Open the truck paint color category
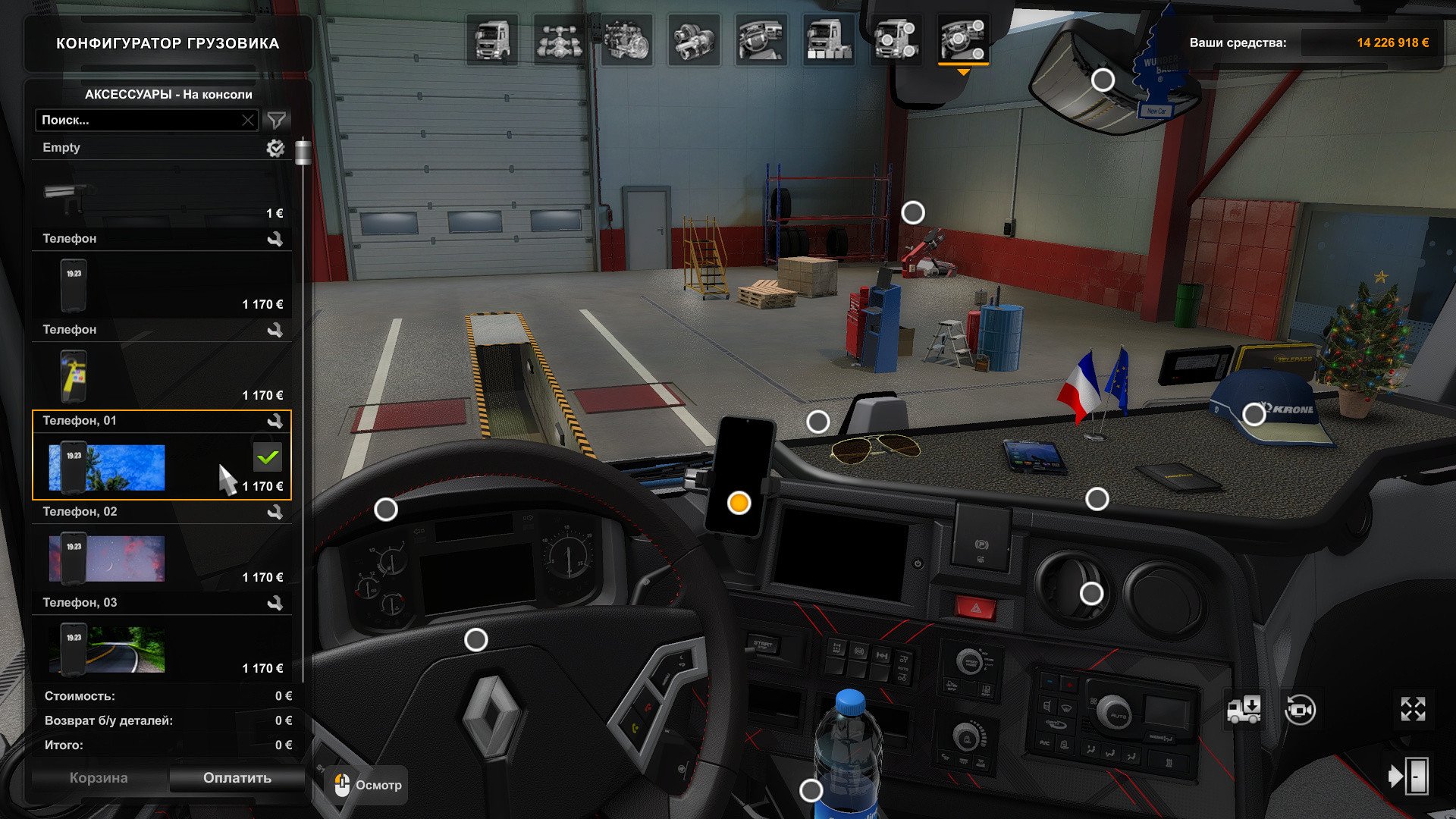1456x819 pixels. click(x=828, y=40)
